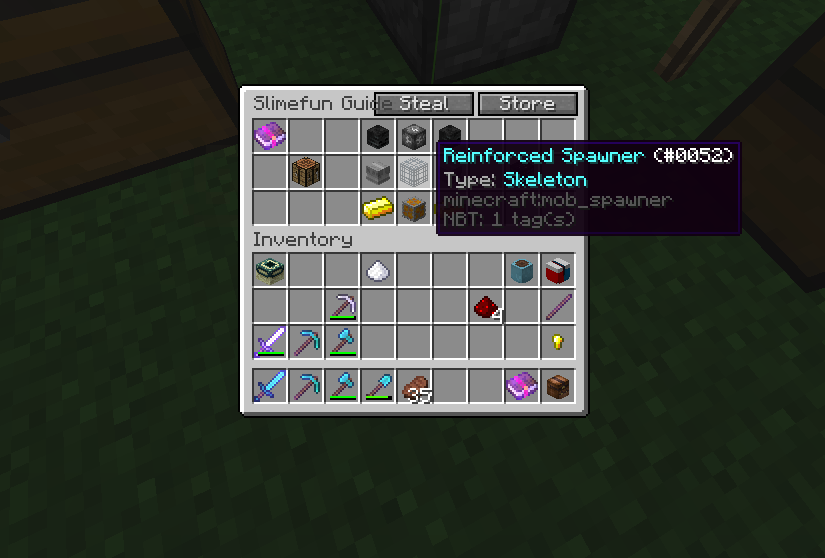Select the stack of four redstone
The image size is (825, 558).
pyautogui.click(x=487, y=307)
